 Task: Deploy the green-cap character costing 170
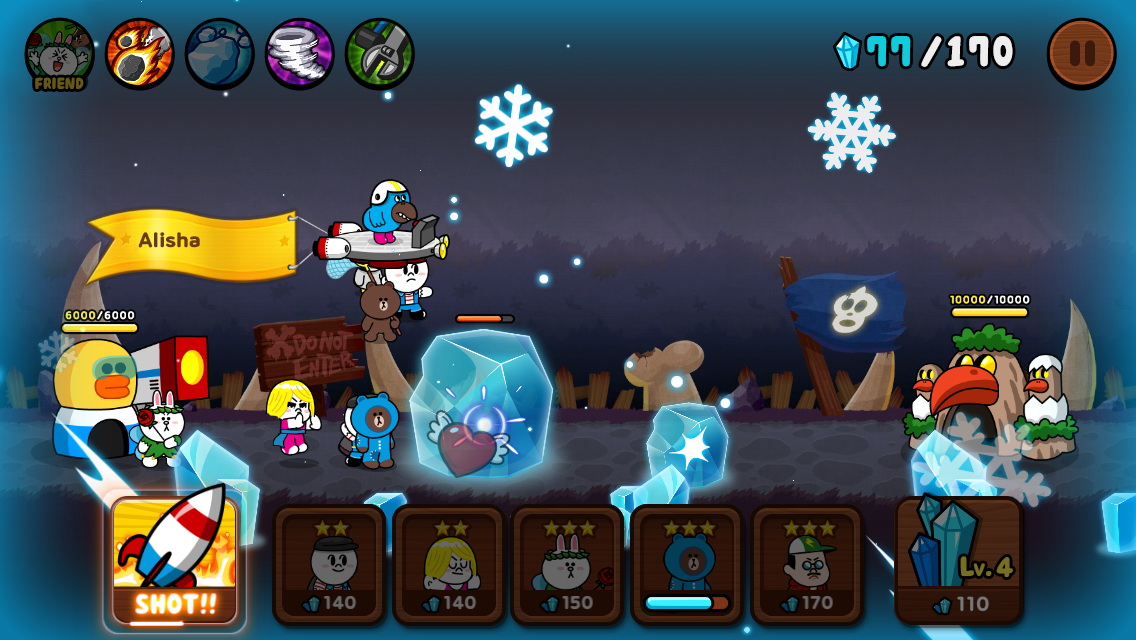tap(807, 565)
